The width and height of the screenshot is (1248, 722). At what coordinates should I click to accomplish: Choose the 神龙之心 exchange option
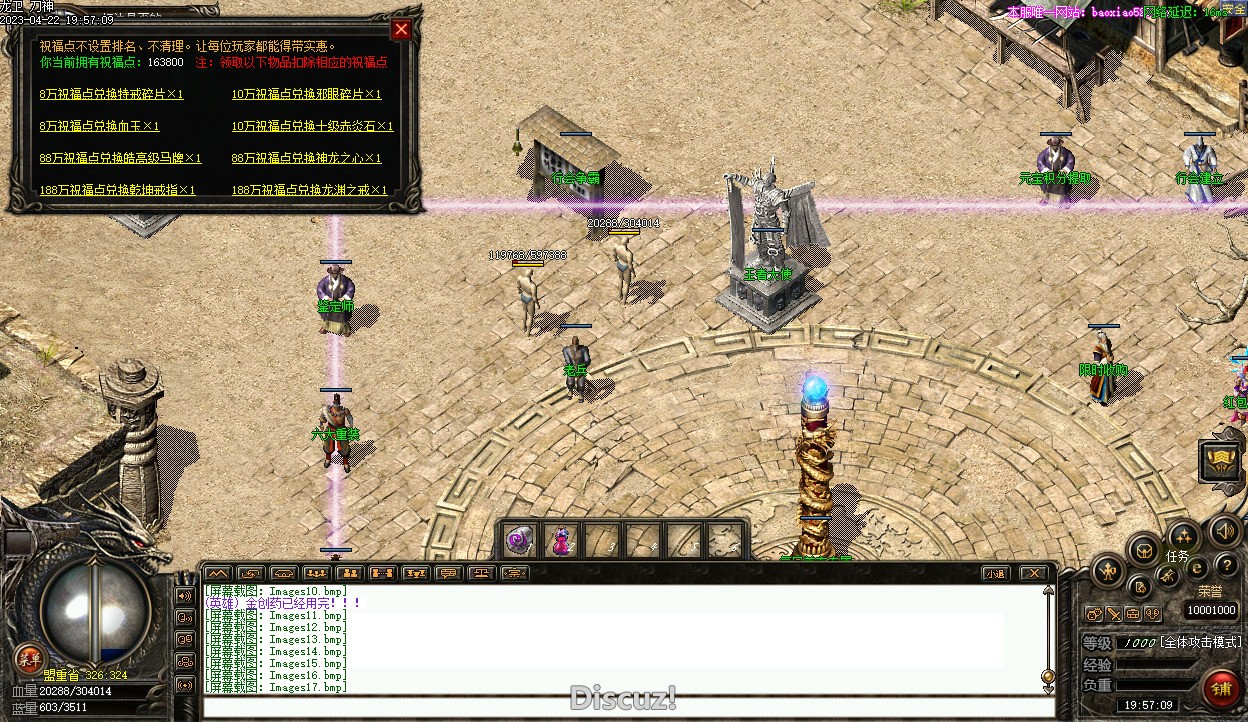306,158
